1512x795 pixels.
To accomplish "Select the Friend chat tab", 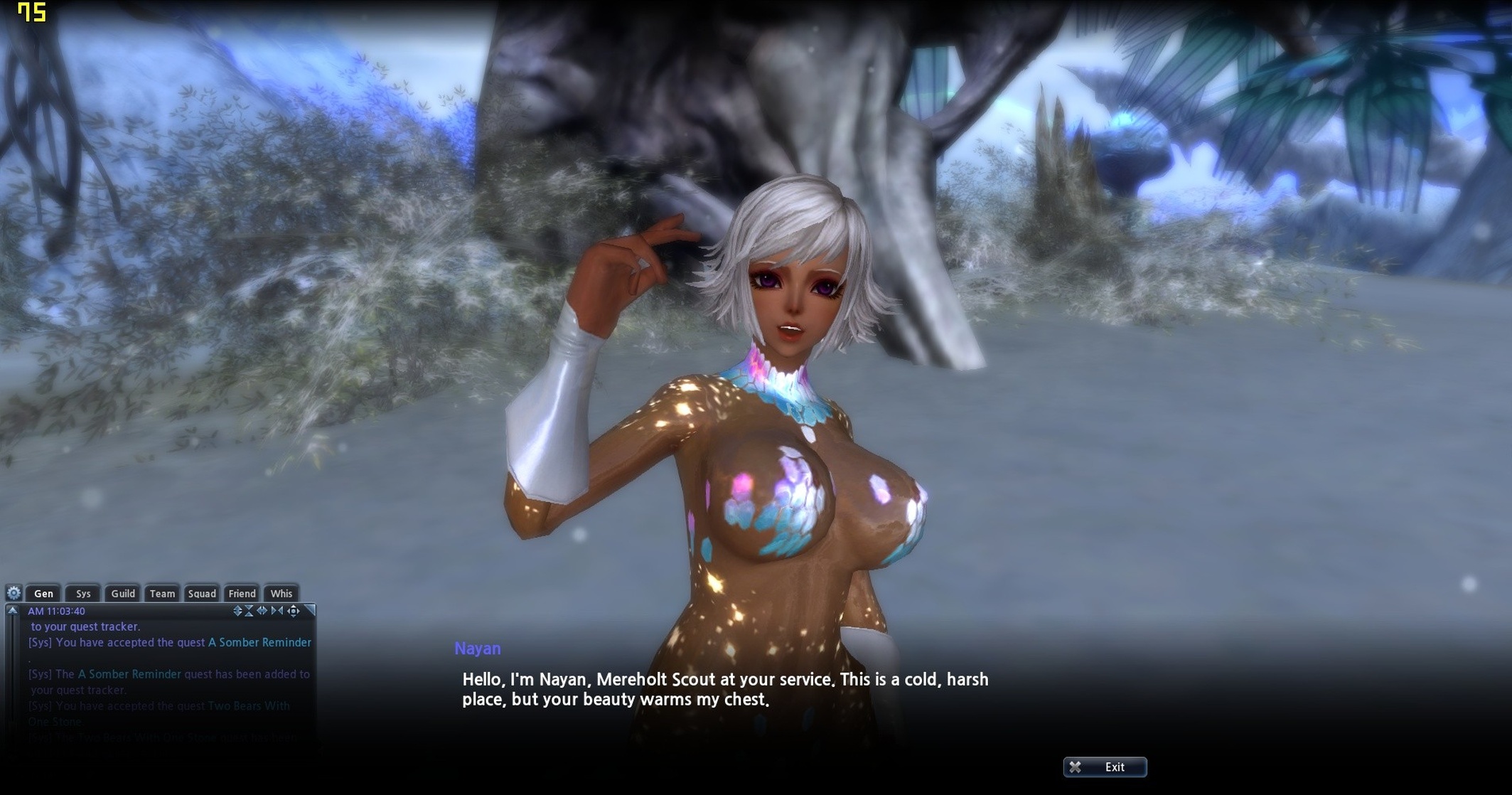I will pyautogui.click(x=242, y=593).
